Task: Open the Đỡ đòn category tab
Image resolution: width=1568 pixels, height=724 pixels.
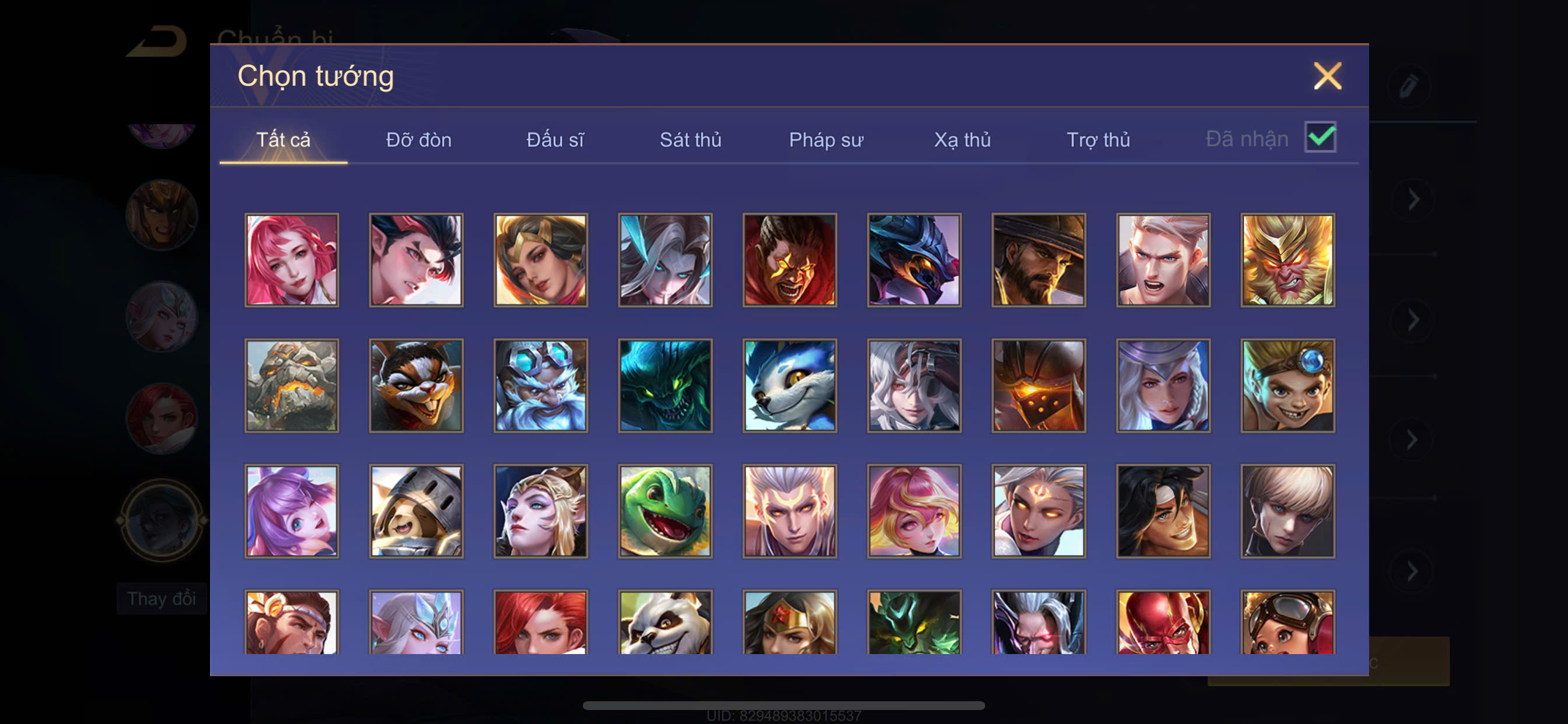Action: [419, 140]
